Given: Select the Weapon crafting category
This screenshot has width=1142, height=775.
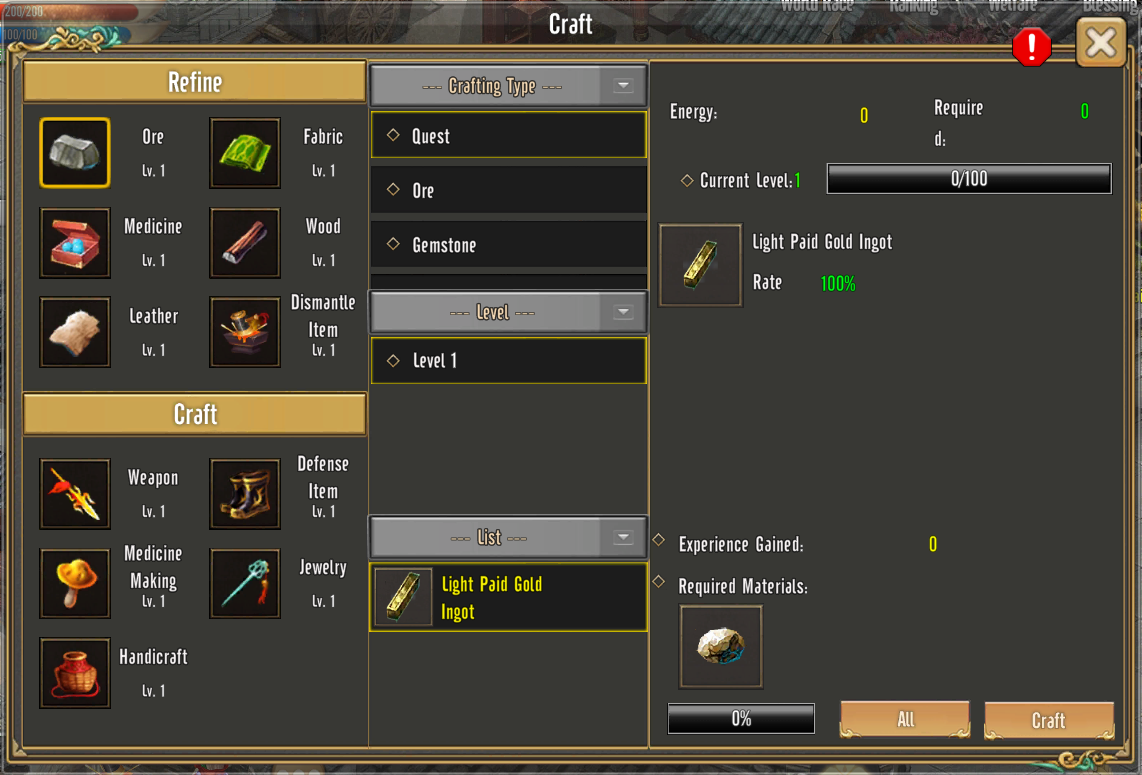Looking at the screenshot, I should click(75, 494).
